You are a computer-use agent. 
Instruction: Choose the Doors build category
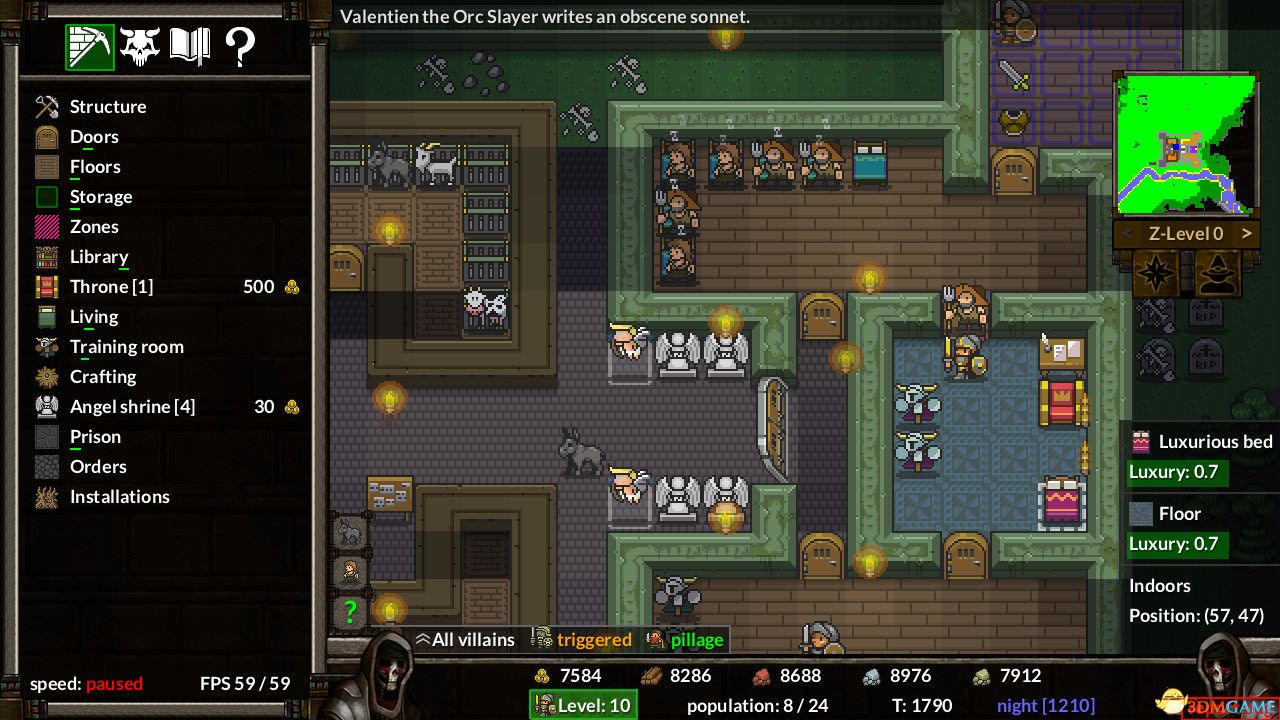point(93,137)
